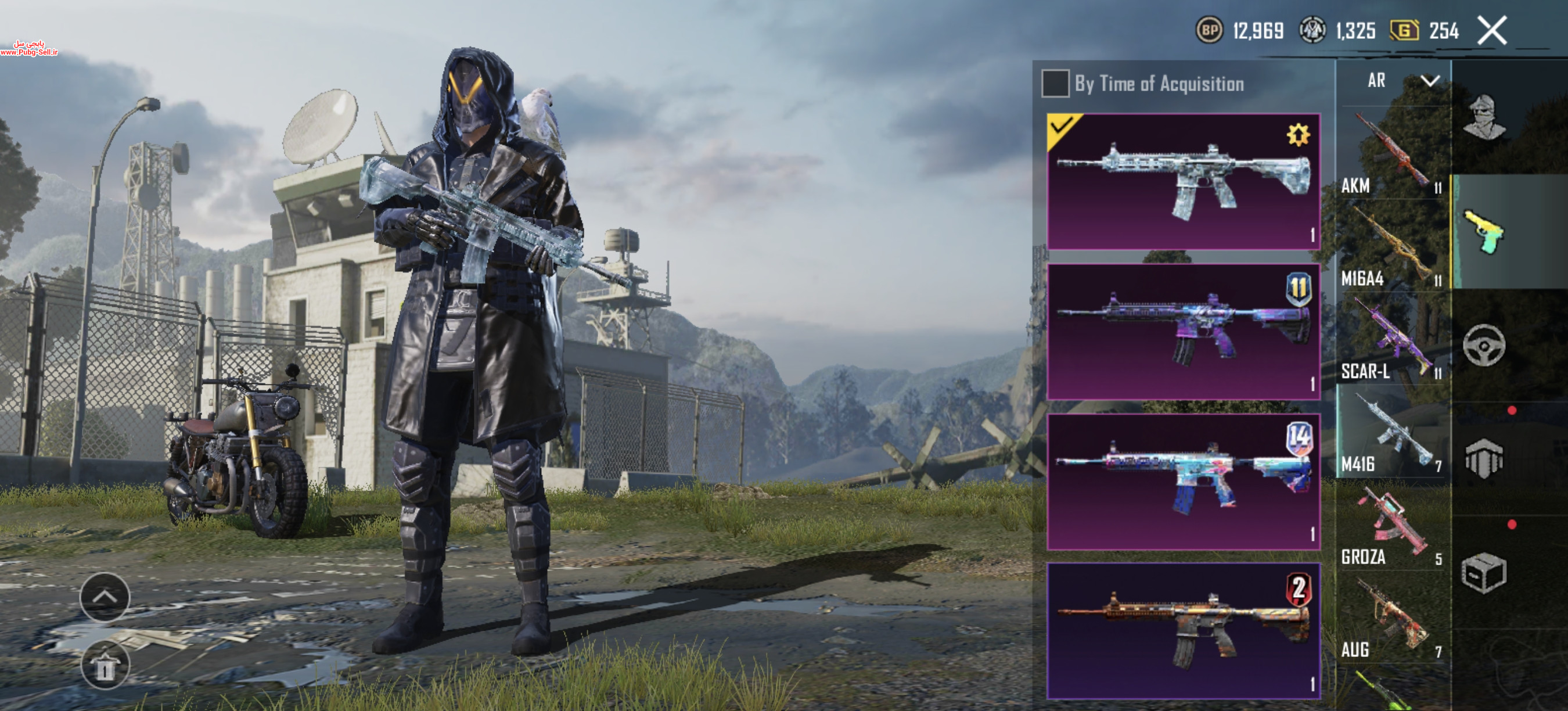1568x711 pixels.
Task: Open the parachute tab
Action: point(1484,458)
